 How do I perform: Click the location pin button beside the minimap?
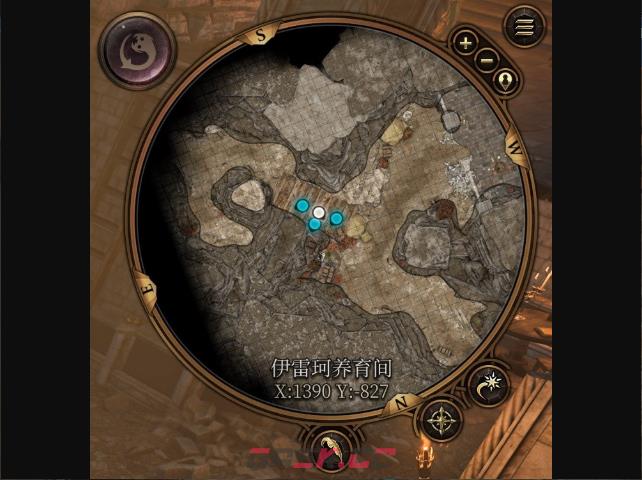(505, 81)
